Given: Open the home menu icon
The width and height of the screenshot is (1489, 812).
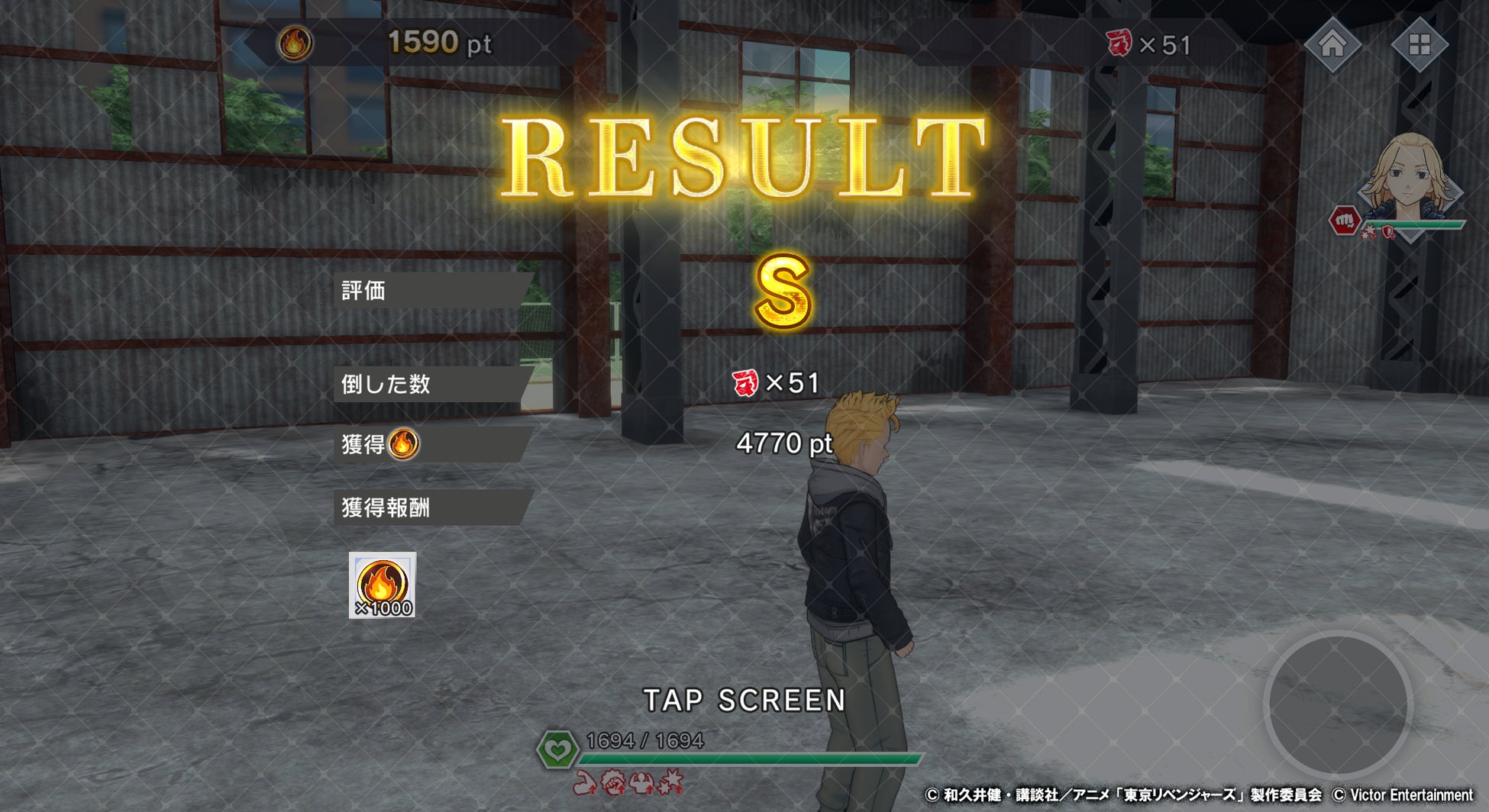Looking at the screenshot, I should [1332, 44].
